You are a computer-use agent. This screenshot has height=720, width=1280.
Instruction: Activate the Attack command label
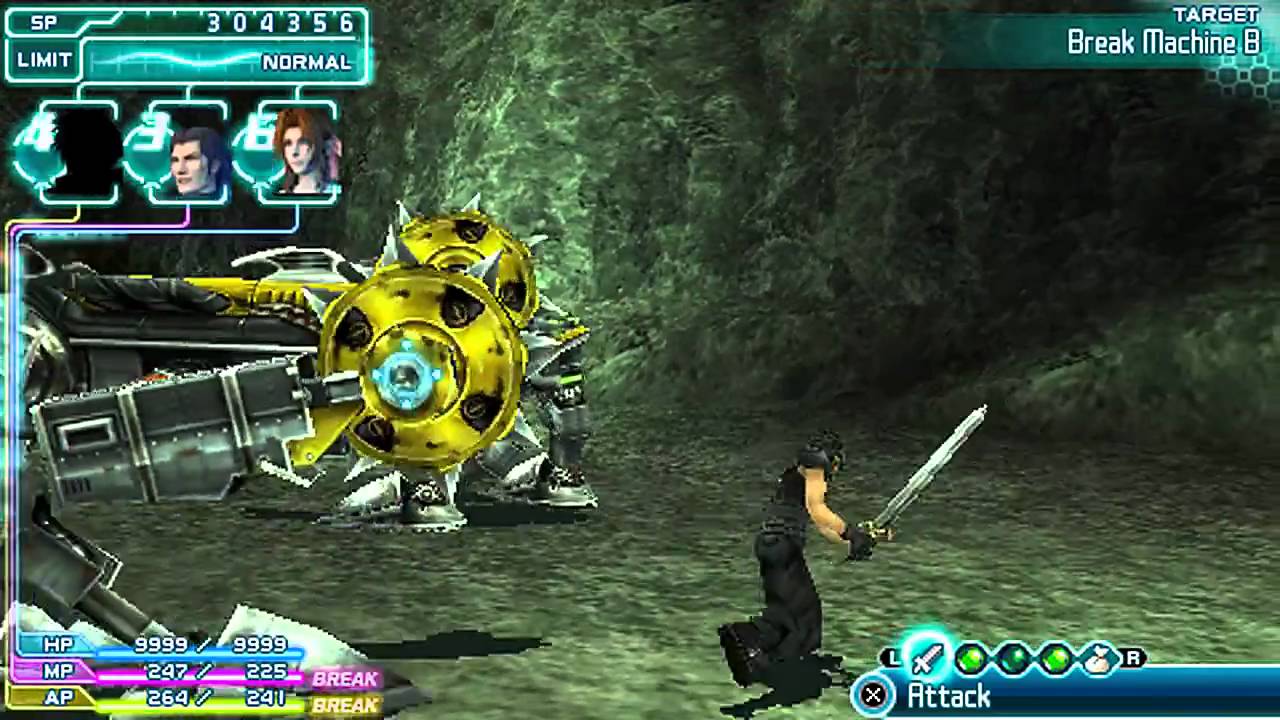click(x=948, y=696)
